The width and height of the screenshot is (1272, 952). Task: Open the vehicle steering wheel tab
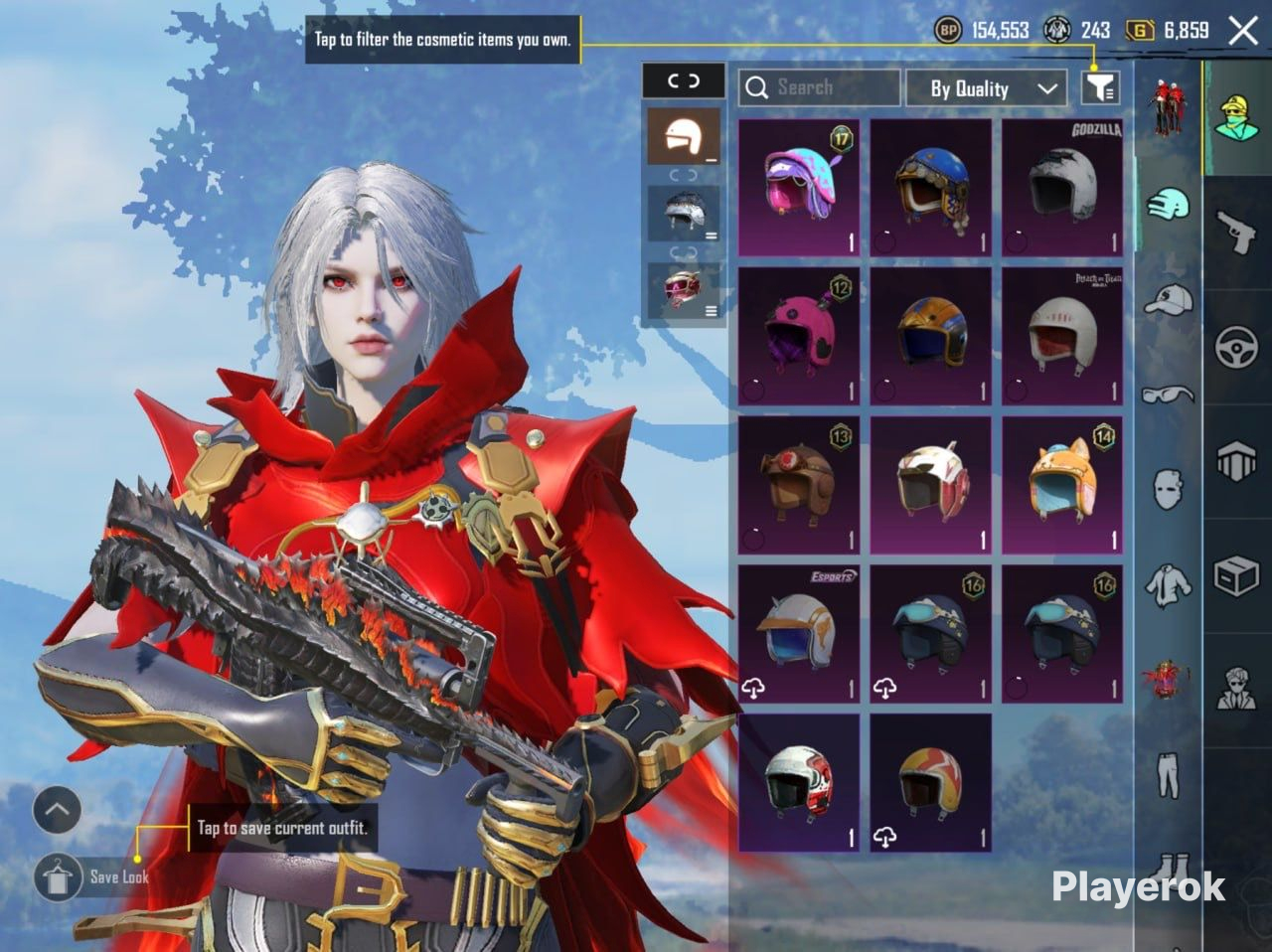pos(1237,348)
